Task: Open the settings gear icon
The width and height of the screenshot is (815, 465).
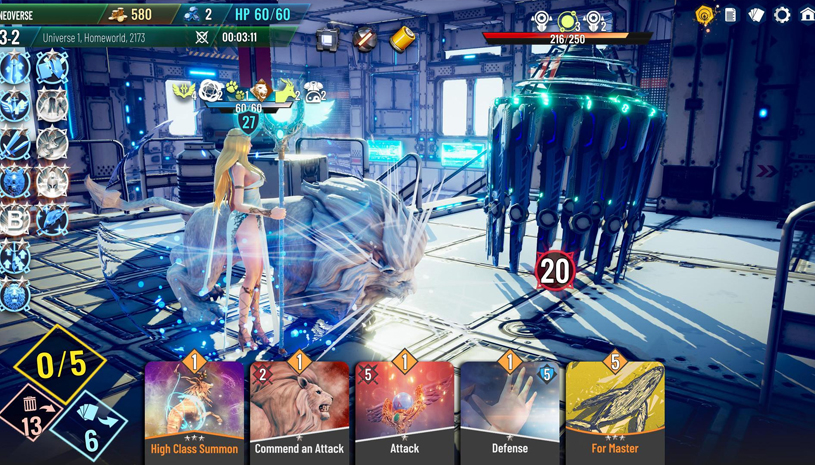Action: [782, 15]
